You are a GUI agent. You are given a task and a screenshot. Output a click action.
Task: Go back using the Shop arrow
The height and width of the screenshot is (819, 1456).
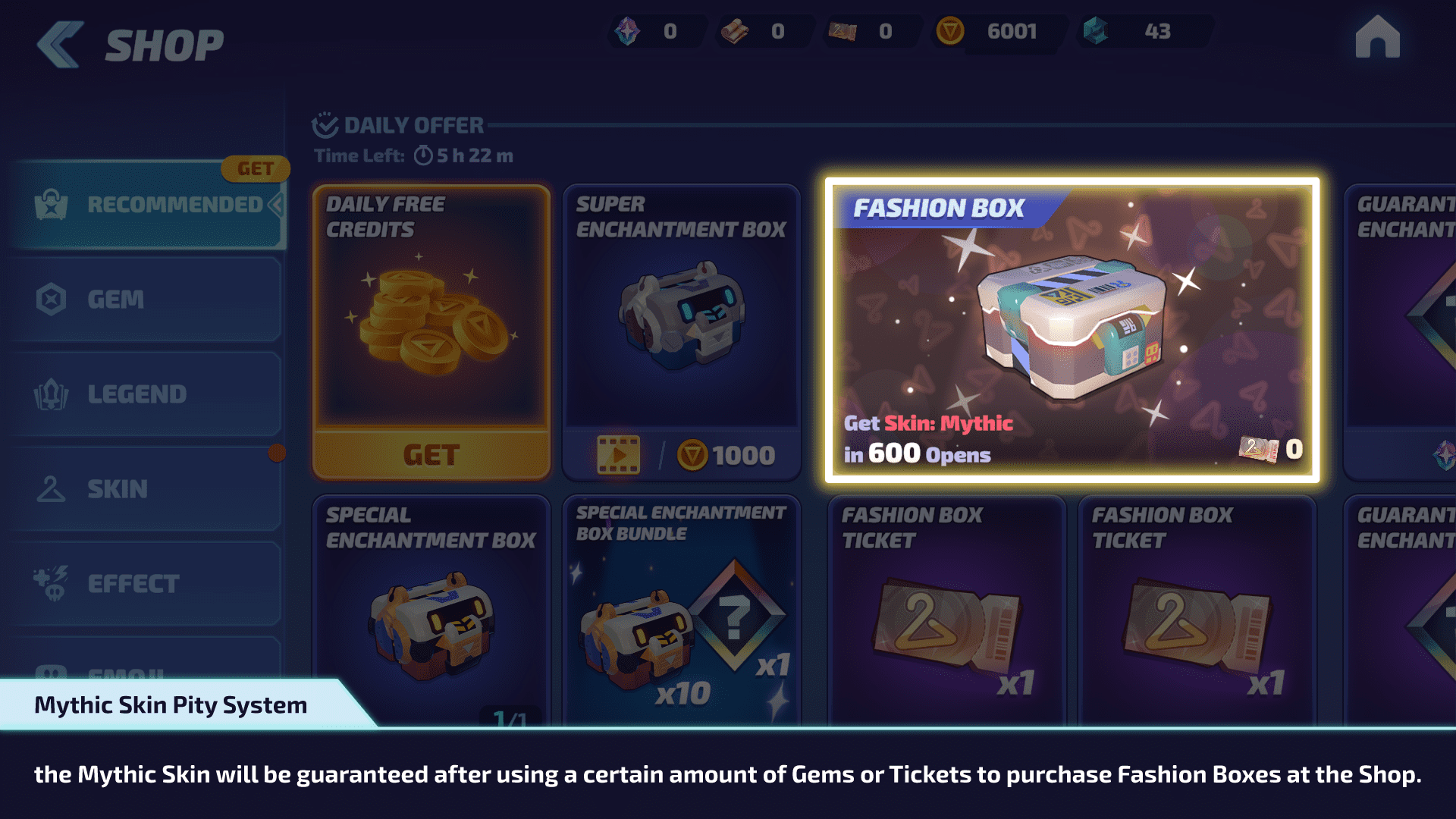[61, 44]
